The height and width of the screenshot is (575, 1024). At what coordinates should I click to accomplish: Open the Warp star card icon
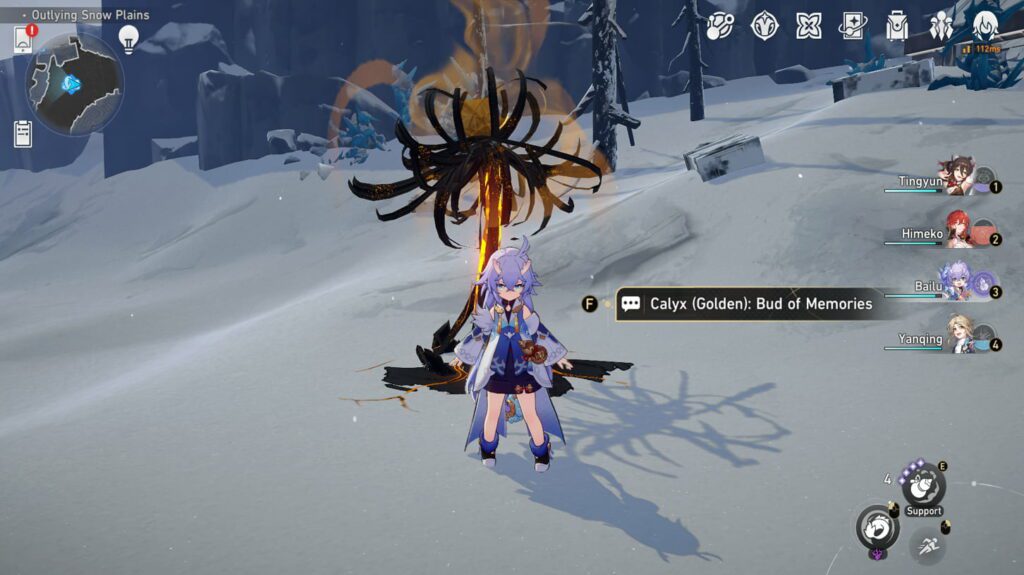click(x=853, y=25)
